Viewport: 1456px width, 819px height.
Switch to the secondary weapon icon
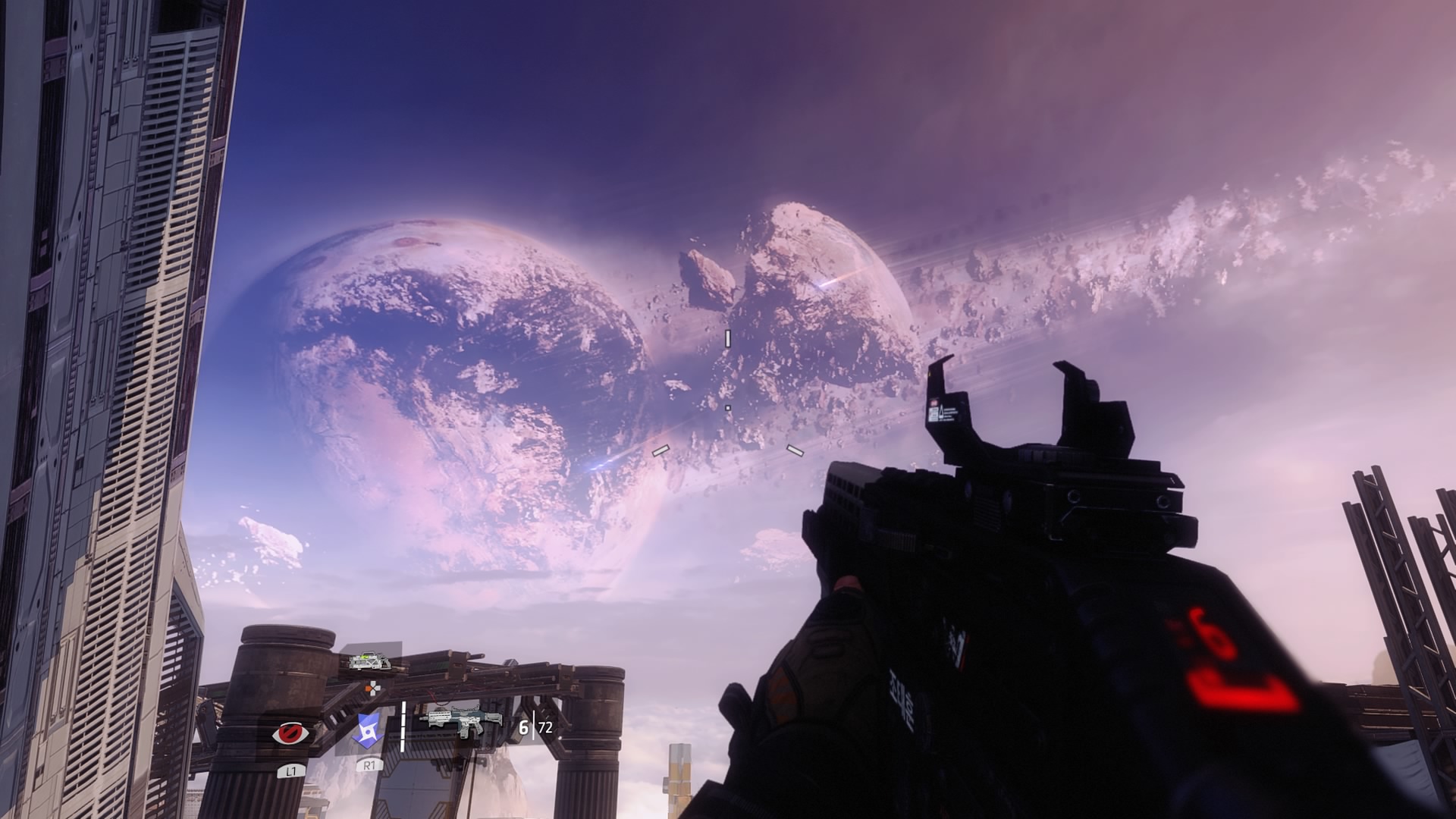pos(369,661)
